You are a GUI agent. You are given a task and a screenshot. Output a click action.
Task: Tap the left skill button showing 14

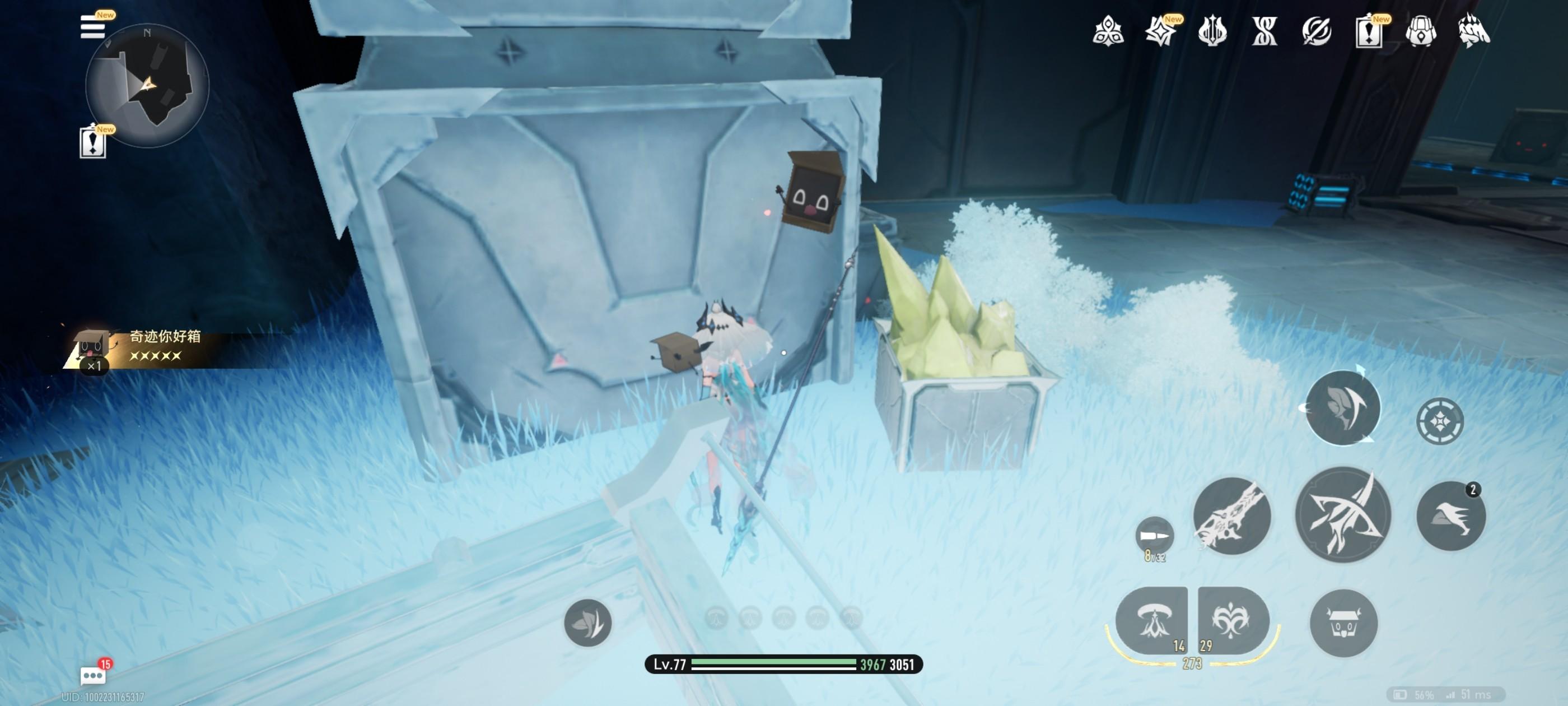tap(1151, 621)
